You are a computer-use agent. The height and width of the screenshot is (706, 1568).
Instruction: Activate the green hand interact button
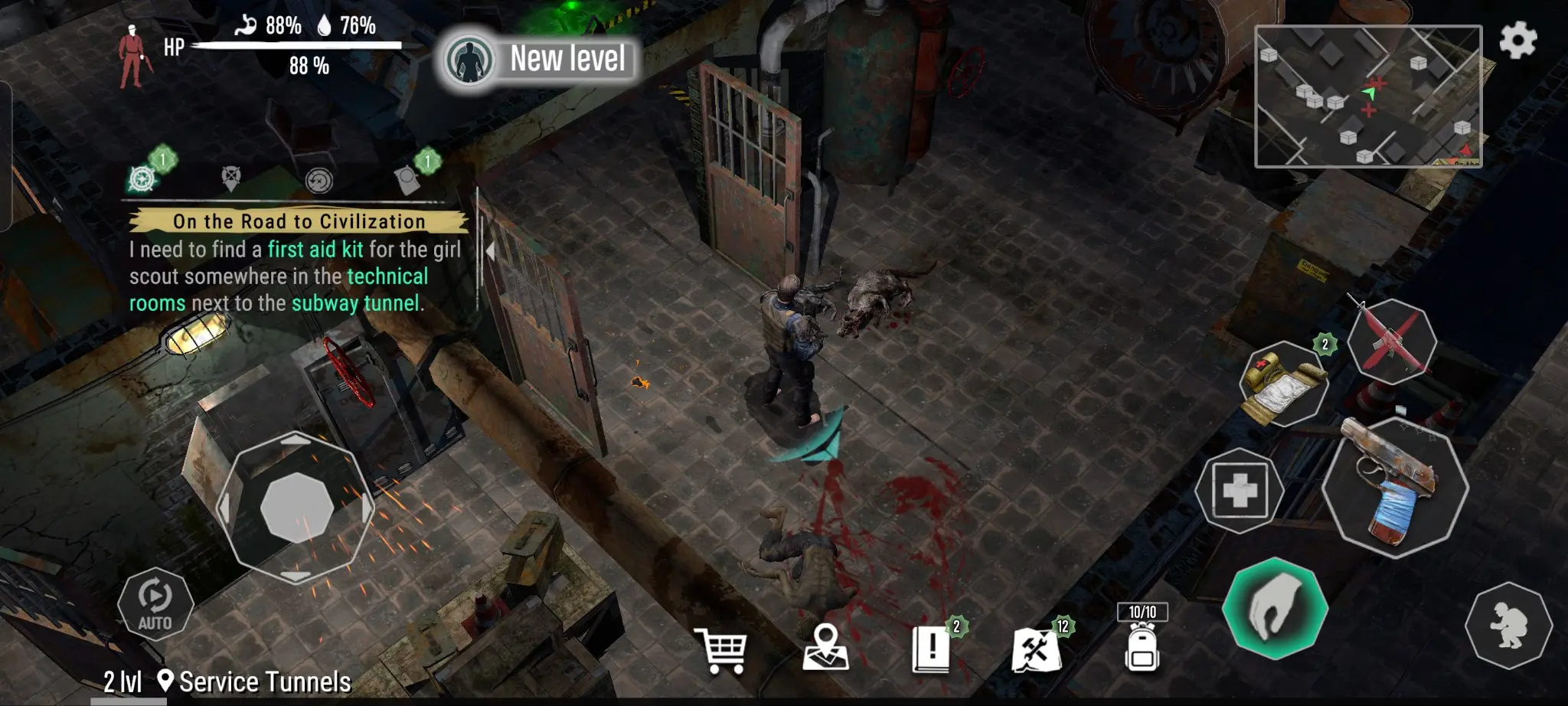click(x=1275, y=608)
